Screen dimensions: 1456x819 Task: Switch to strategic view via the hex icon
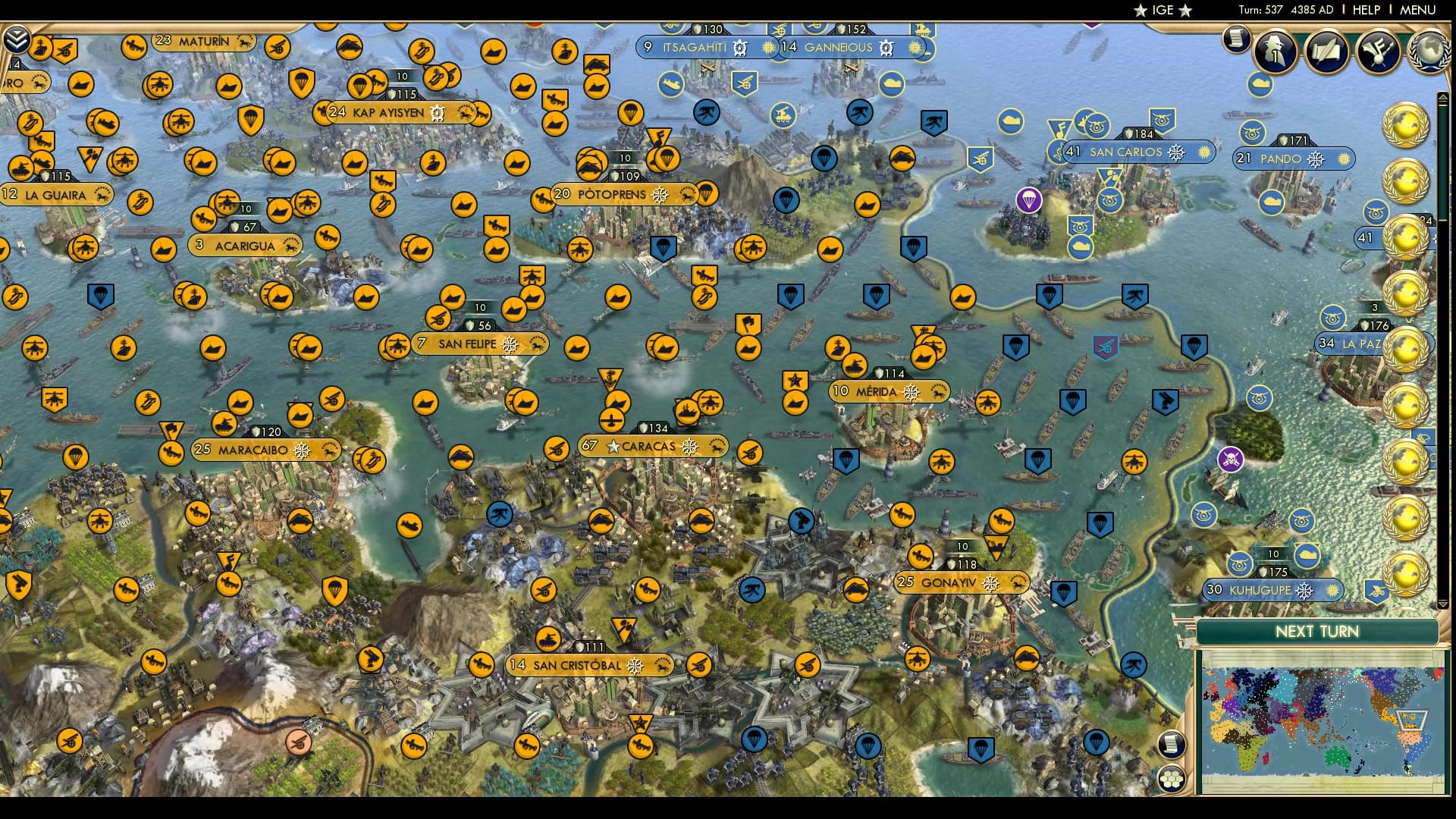[x=1172, y=780]
